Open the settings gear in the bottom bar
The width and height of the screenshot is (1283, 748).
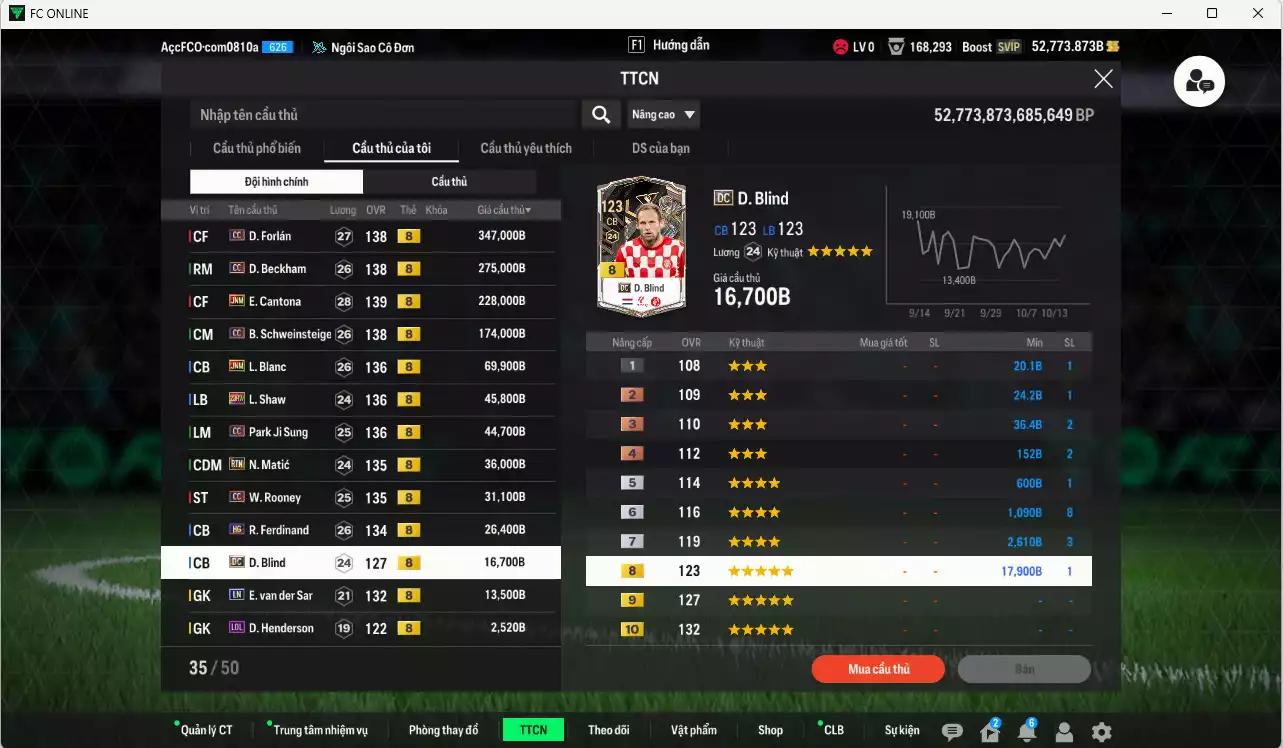coord(1100,731)
